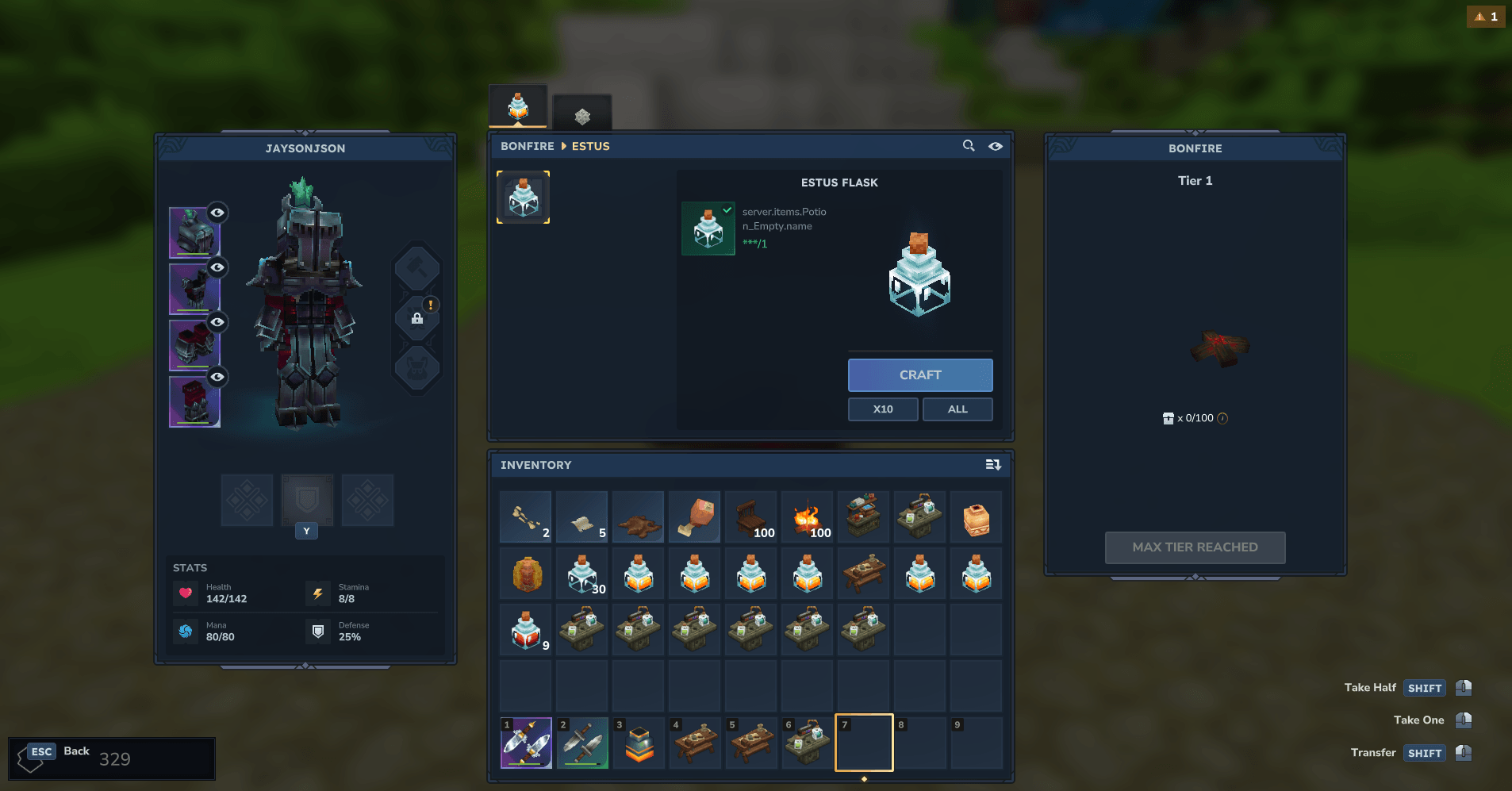Select the padlock slot beside character
The height and width of the screenshot is (791, 1512).
click(417, 318)
